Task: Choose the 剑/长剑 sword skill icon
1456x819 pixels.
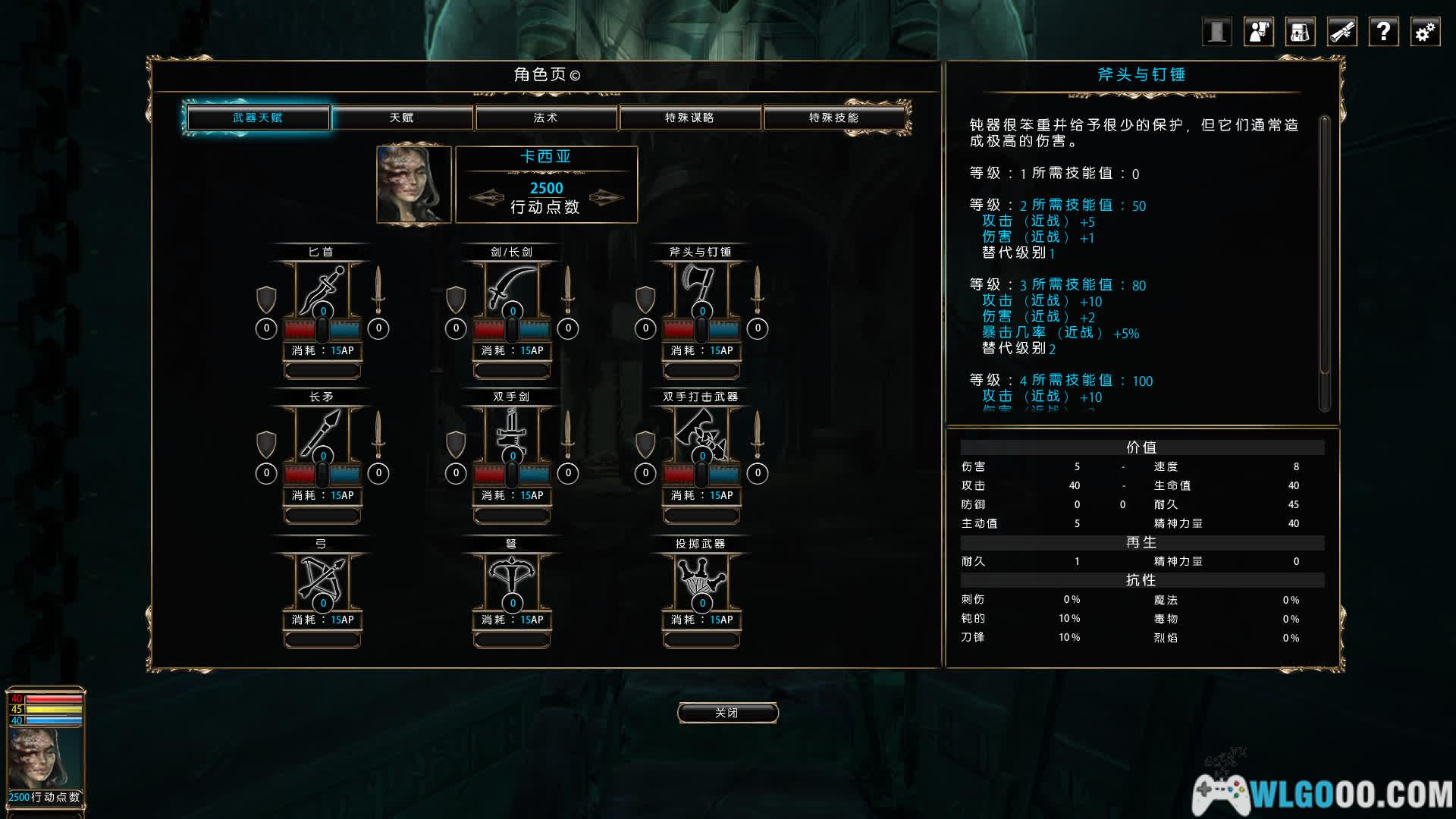Action: (x=512, y=288)
